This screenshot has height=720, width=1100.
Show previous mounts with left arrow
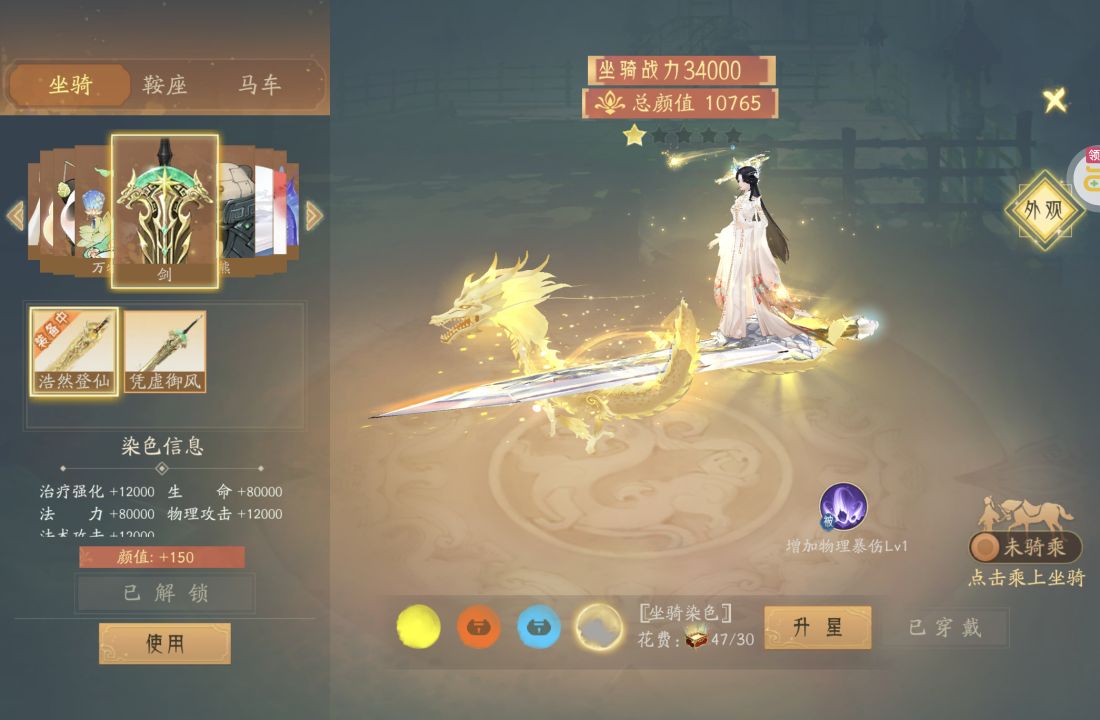click(x=15, y=216)
